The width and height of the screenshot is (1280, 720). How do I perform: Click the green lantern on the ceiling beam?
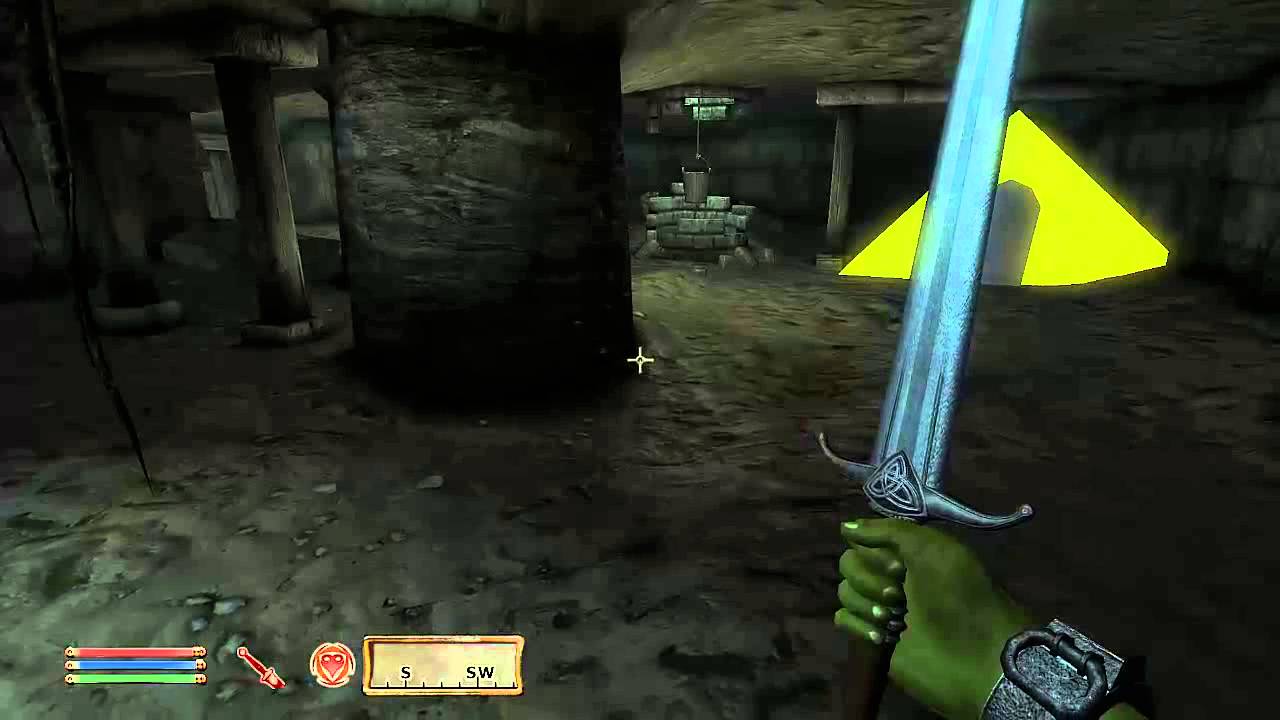pos(710,105)
